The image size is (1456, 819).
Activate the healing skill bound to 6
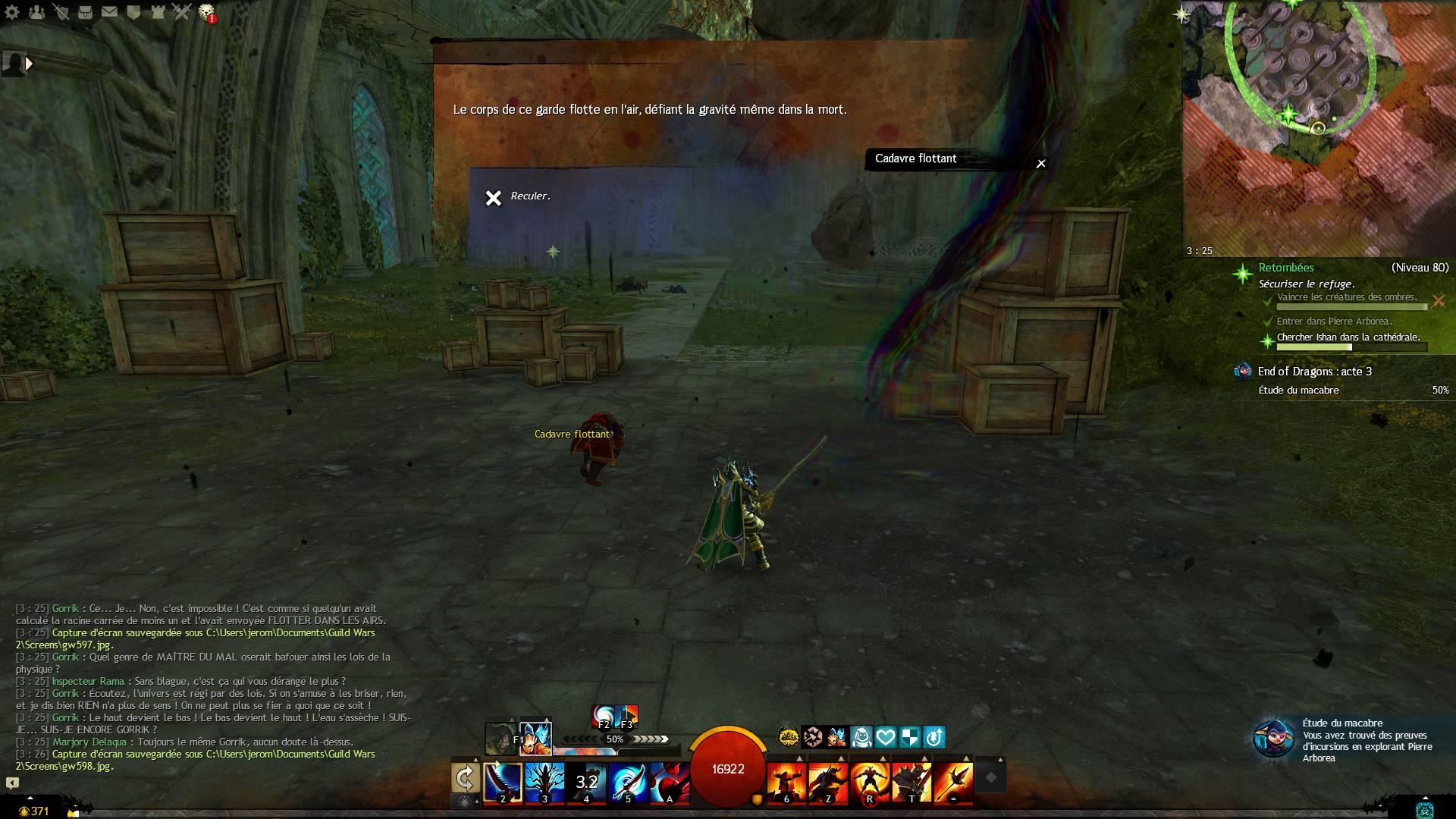786,781
